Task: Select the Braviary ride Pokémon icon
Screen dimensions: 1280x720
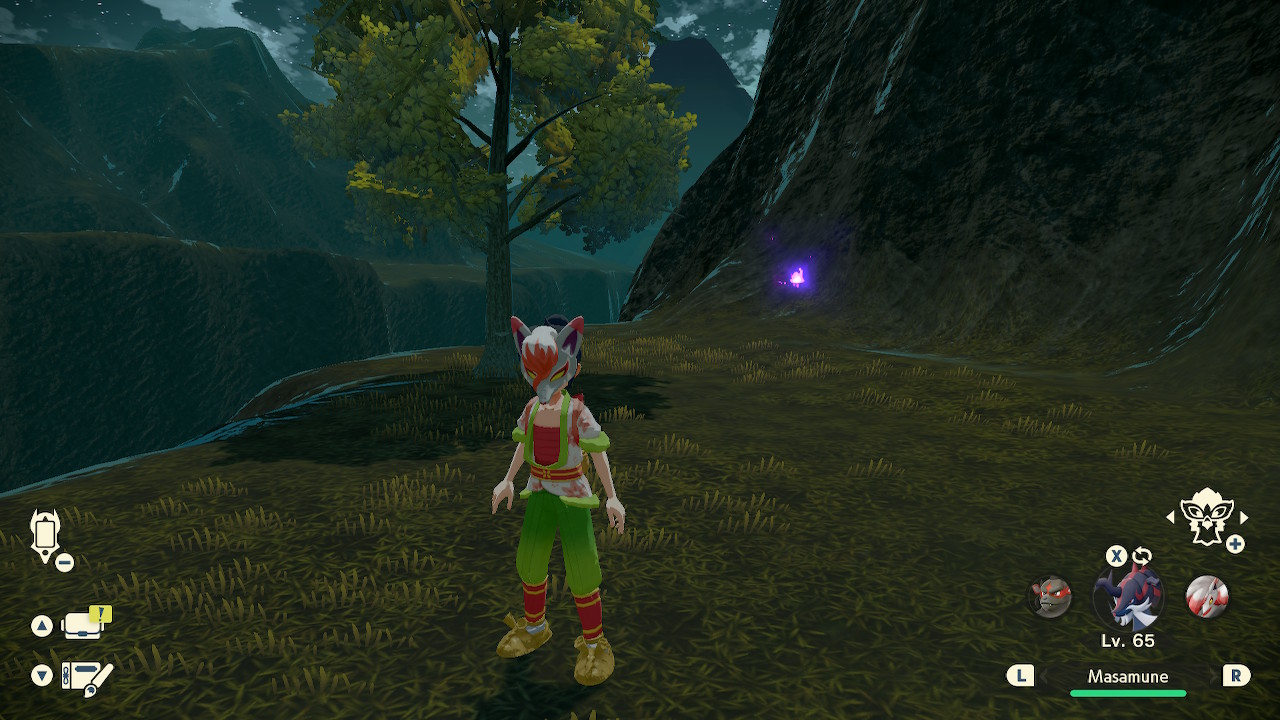Action: [1206, 515]
